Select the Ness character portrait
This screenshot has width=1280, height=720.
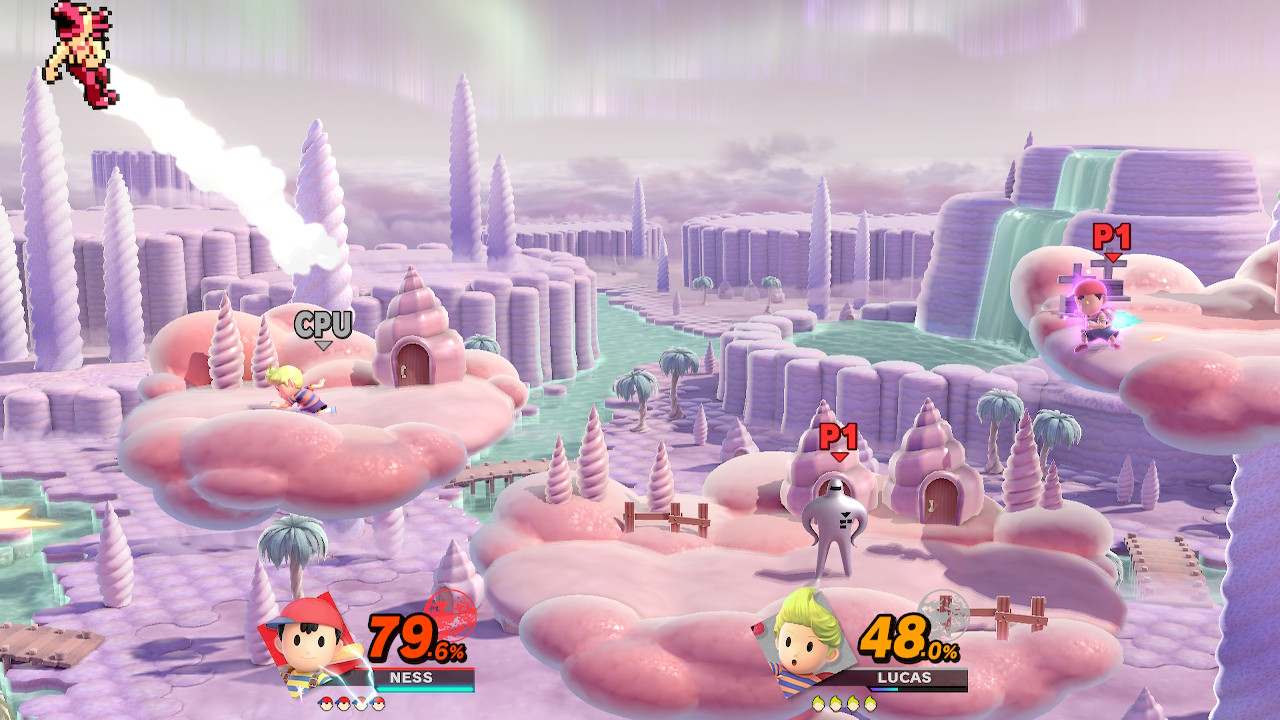(x=311, y=644)
